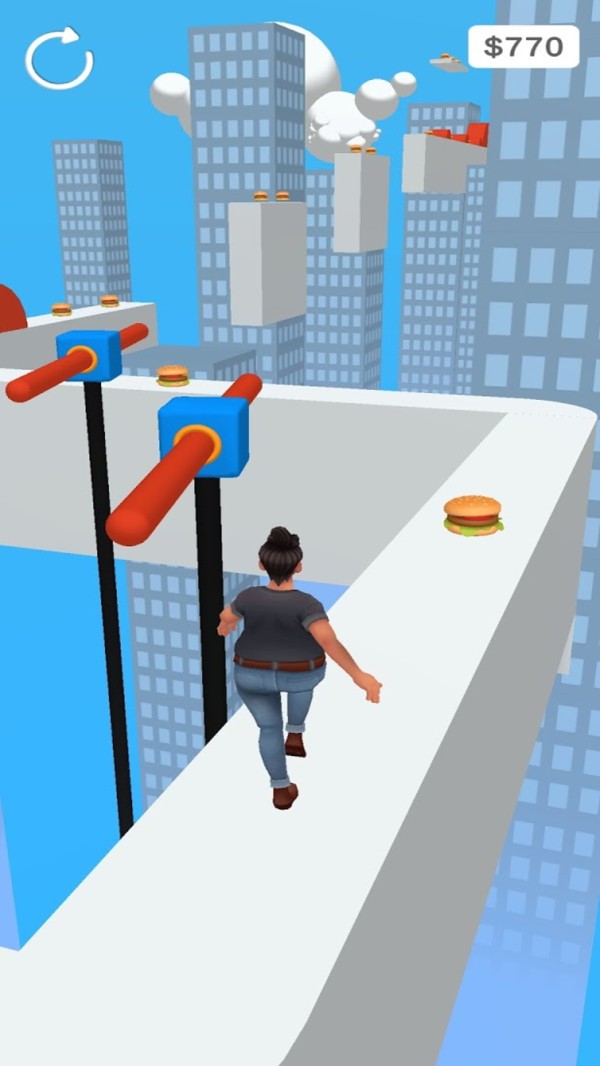600x1066 pixels.
Task: Restart the level with the circular arrow
Action: [59, 59]
